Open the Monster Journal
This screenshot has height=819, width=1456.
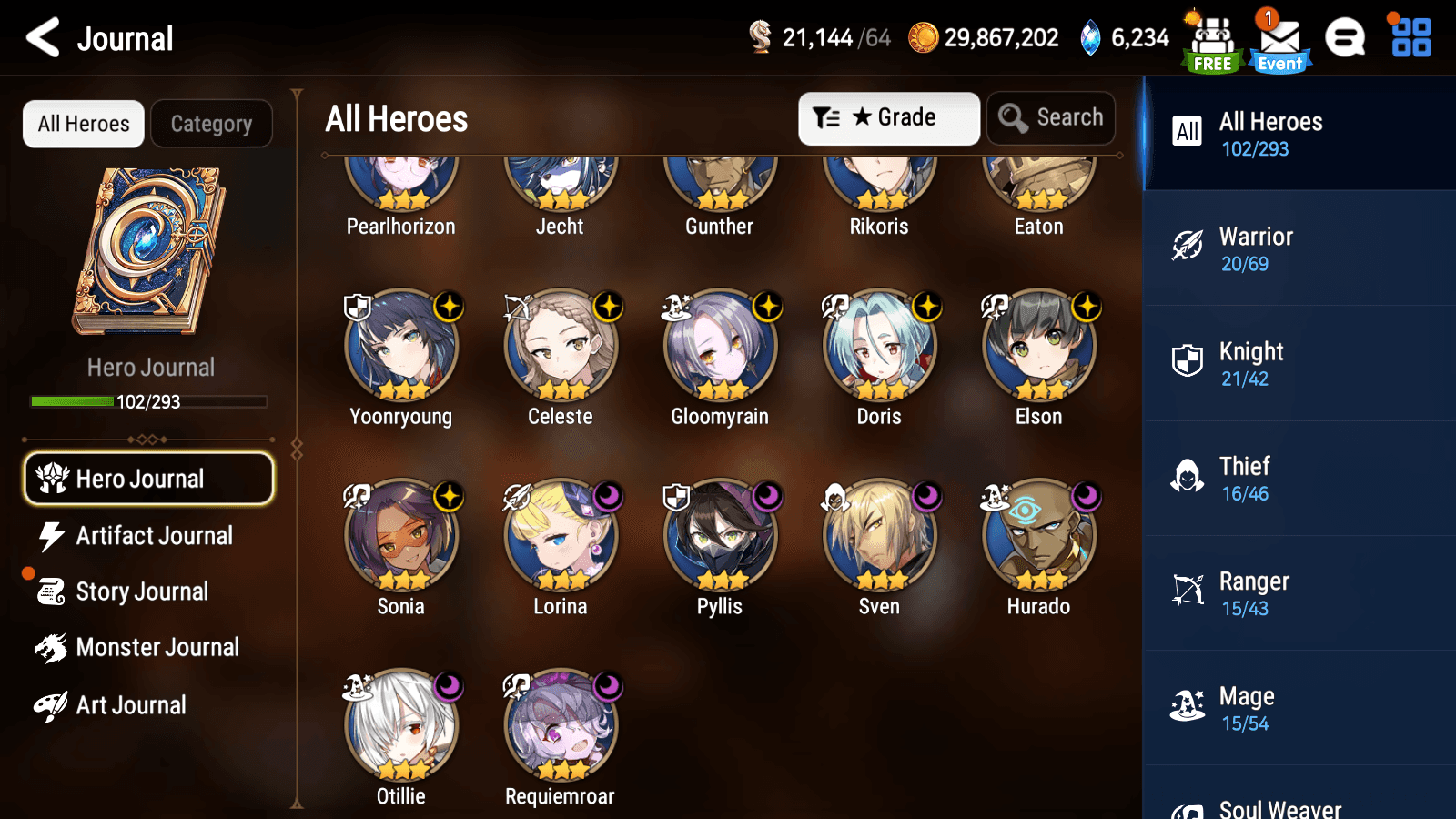click(x=159, y=647)
